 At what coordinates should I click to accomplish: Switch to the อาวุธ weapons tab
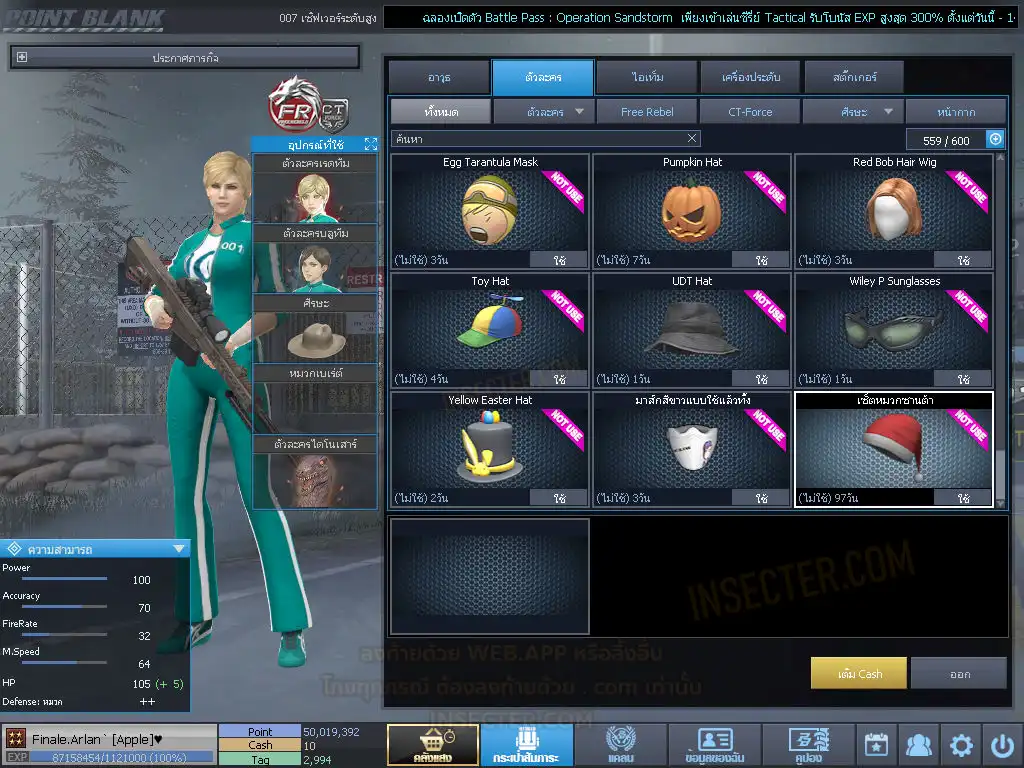[x=439, y=77]
